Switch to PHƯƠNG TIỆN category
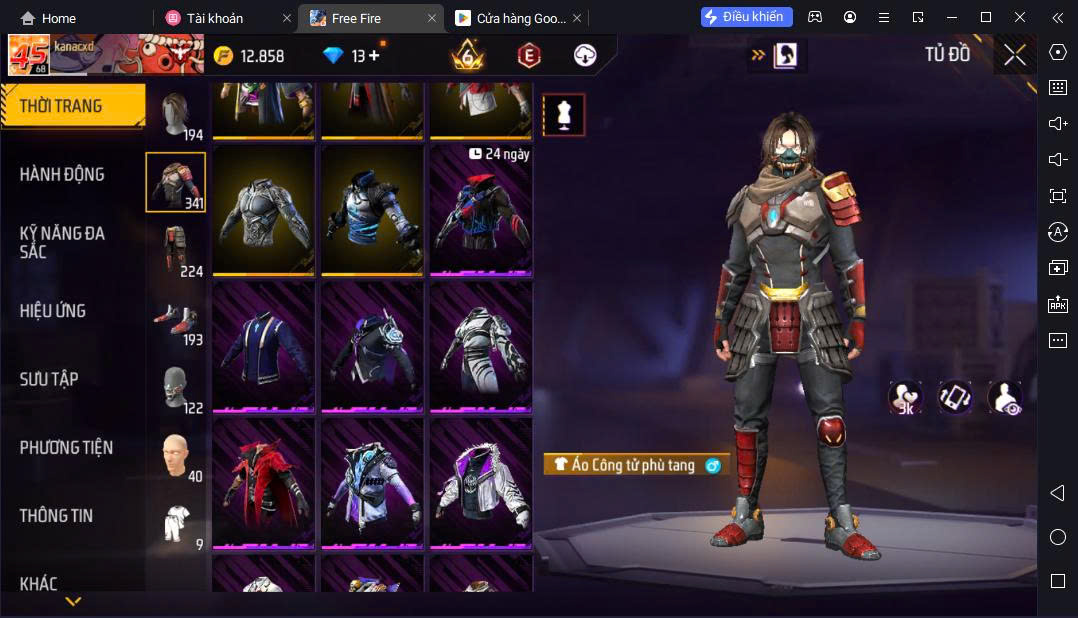 click(x=66, y=448)
